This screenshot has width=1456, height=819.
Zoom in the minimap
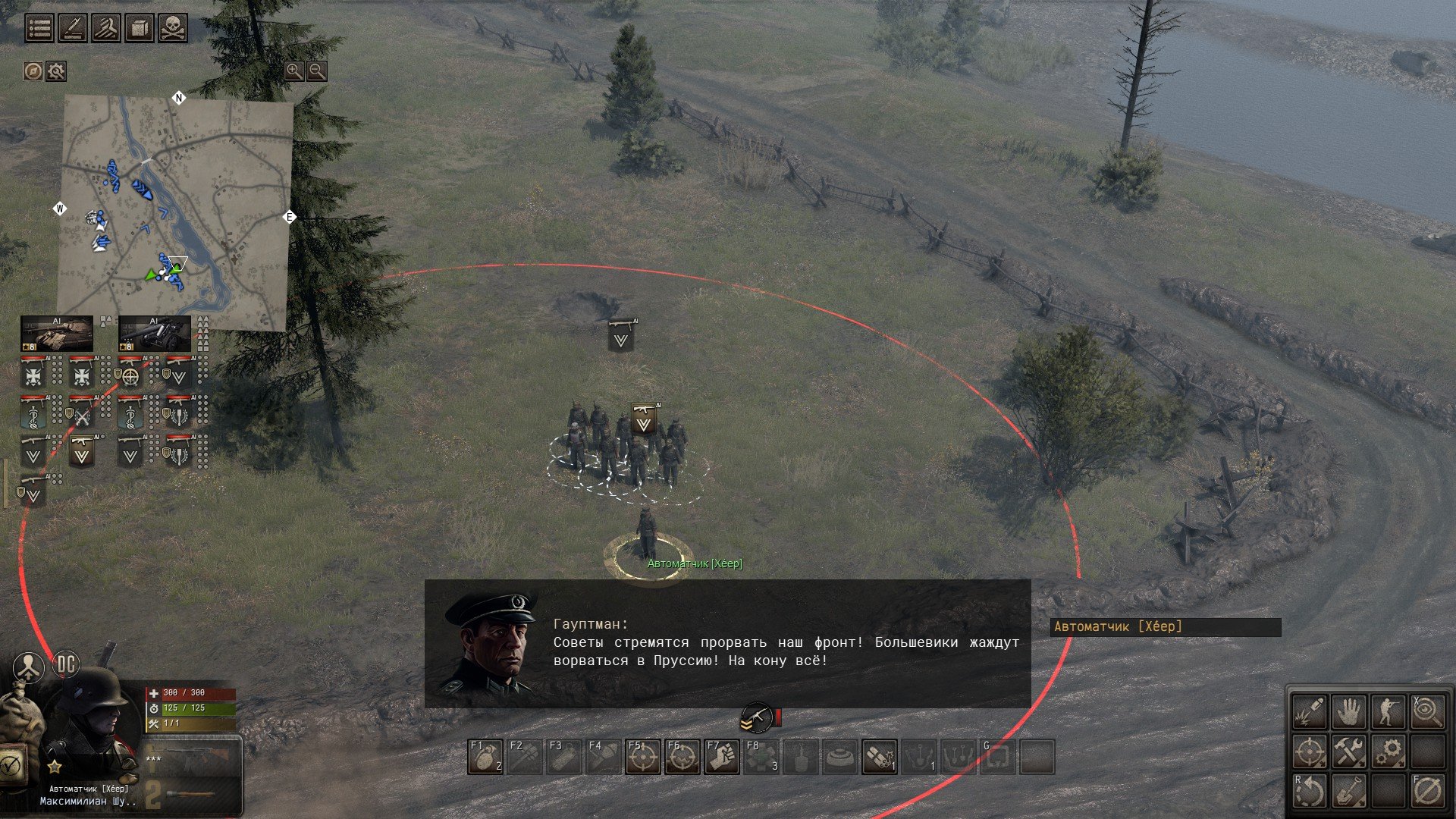(x=293, y=71)
